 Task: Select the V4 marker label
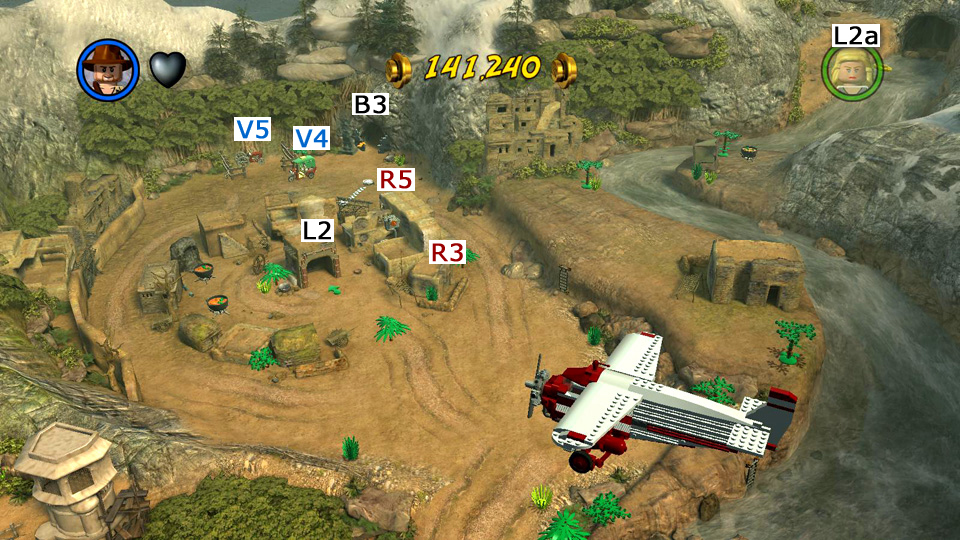(311, 138)
